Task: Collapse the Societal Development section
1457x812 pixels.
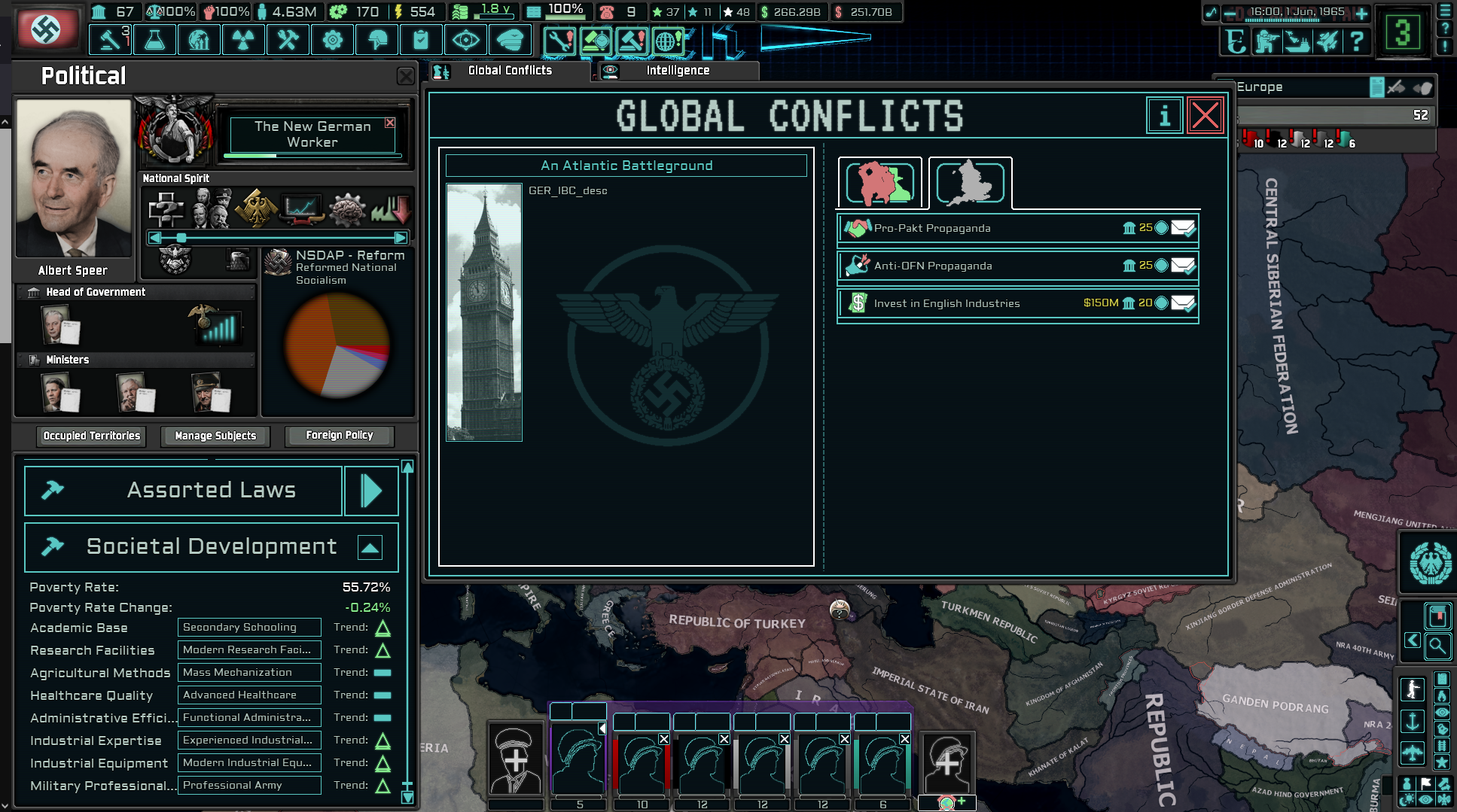Action: click(370, 547)
